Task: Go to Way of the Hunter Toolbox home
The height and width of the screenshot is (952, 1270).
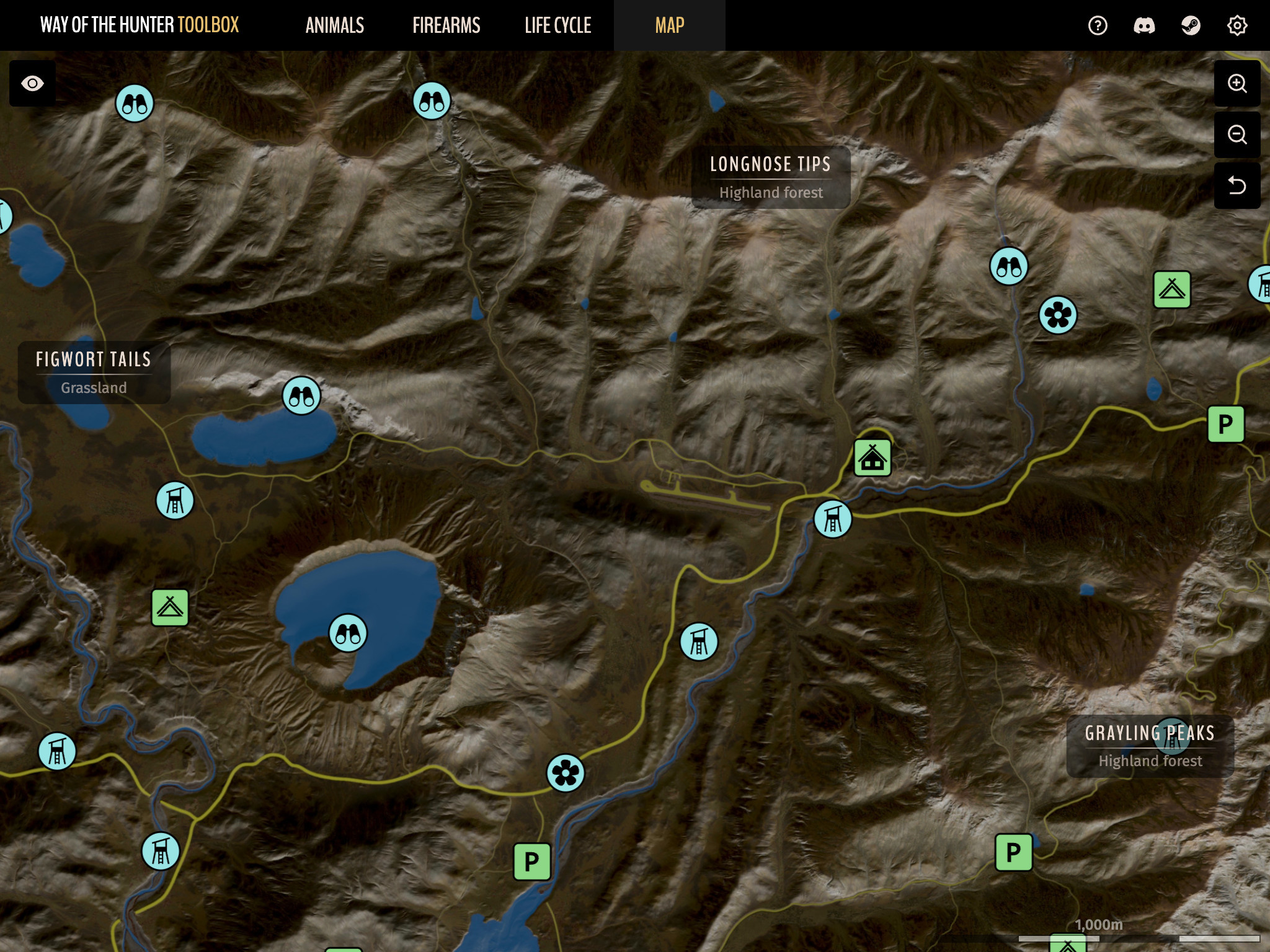Action: 140,25
